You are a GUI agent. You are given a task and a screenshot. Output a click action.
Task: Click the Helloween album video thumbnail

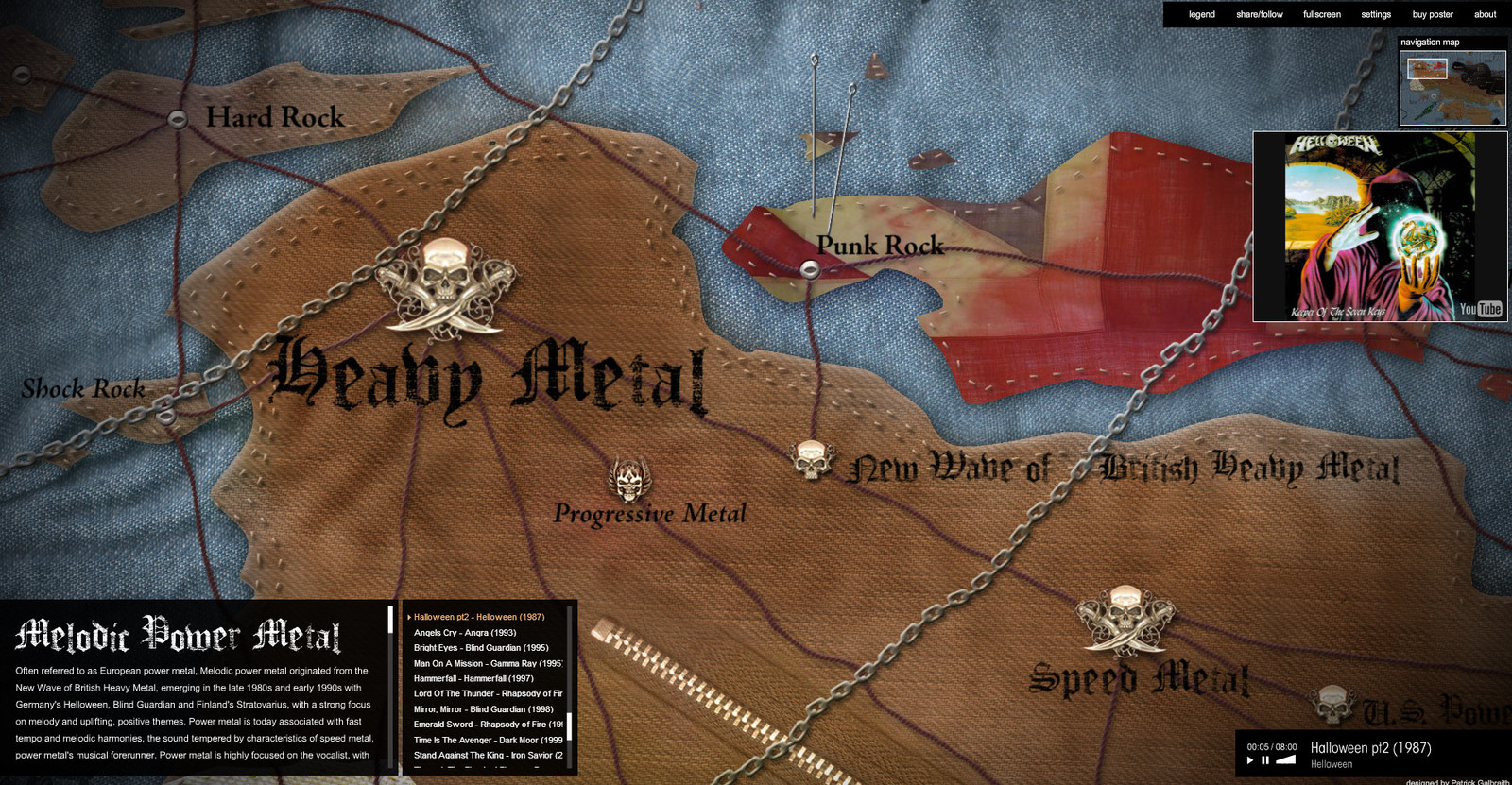point(1379,227)
